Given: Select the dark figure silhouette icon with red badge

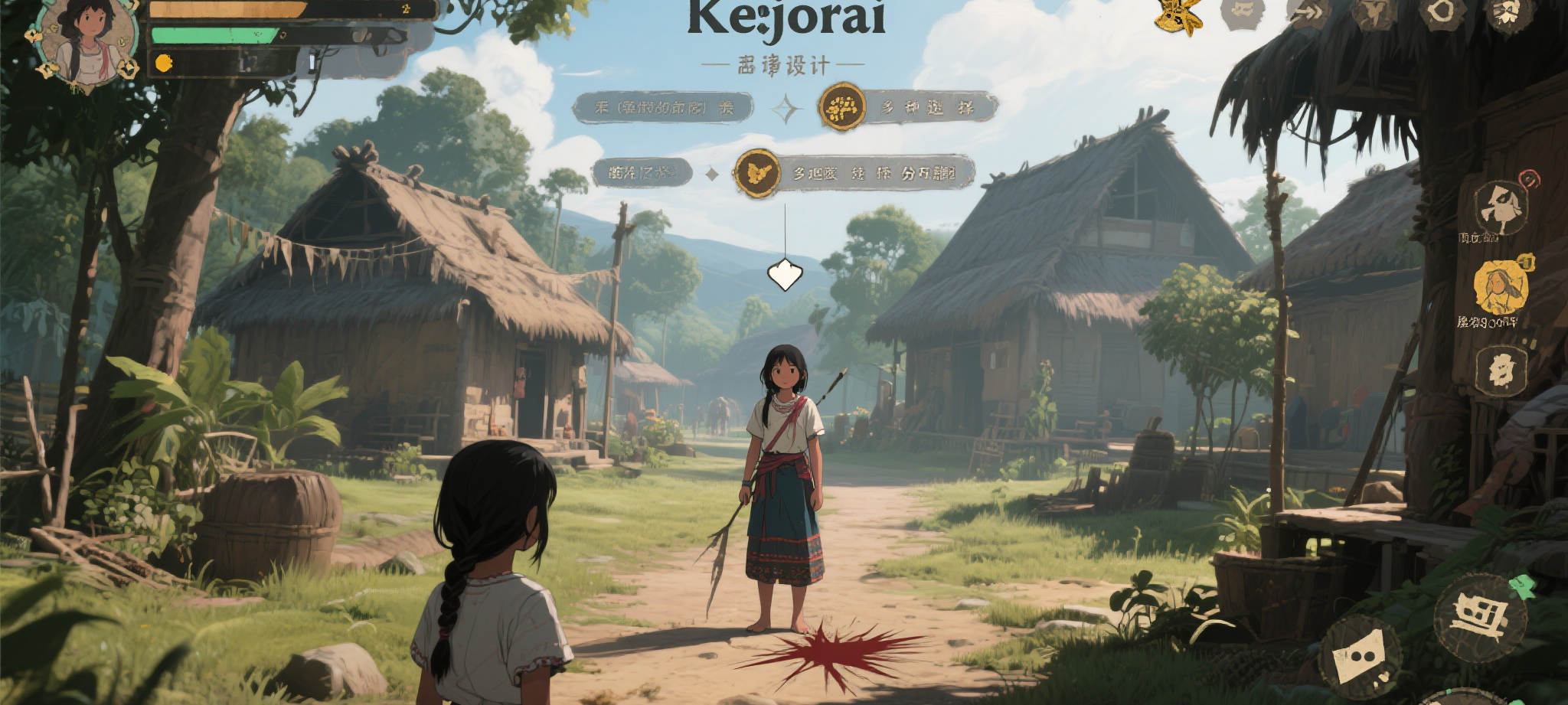Looking at the screenshot, I should point(1501,207).
